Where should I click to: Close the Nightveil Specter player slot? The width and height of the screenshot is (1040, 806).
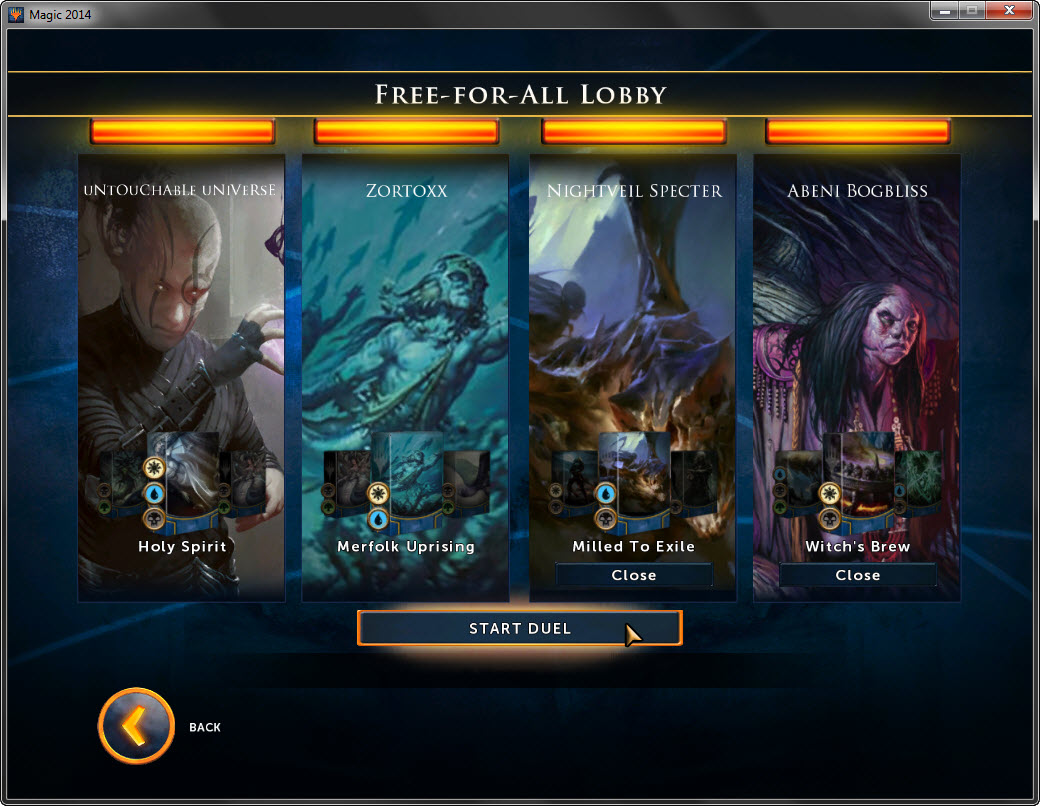click(x=634, y=575)
